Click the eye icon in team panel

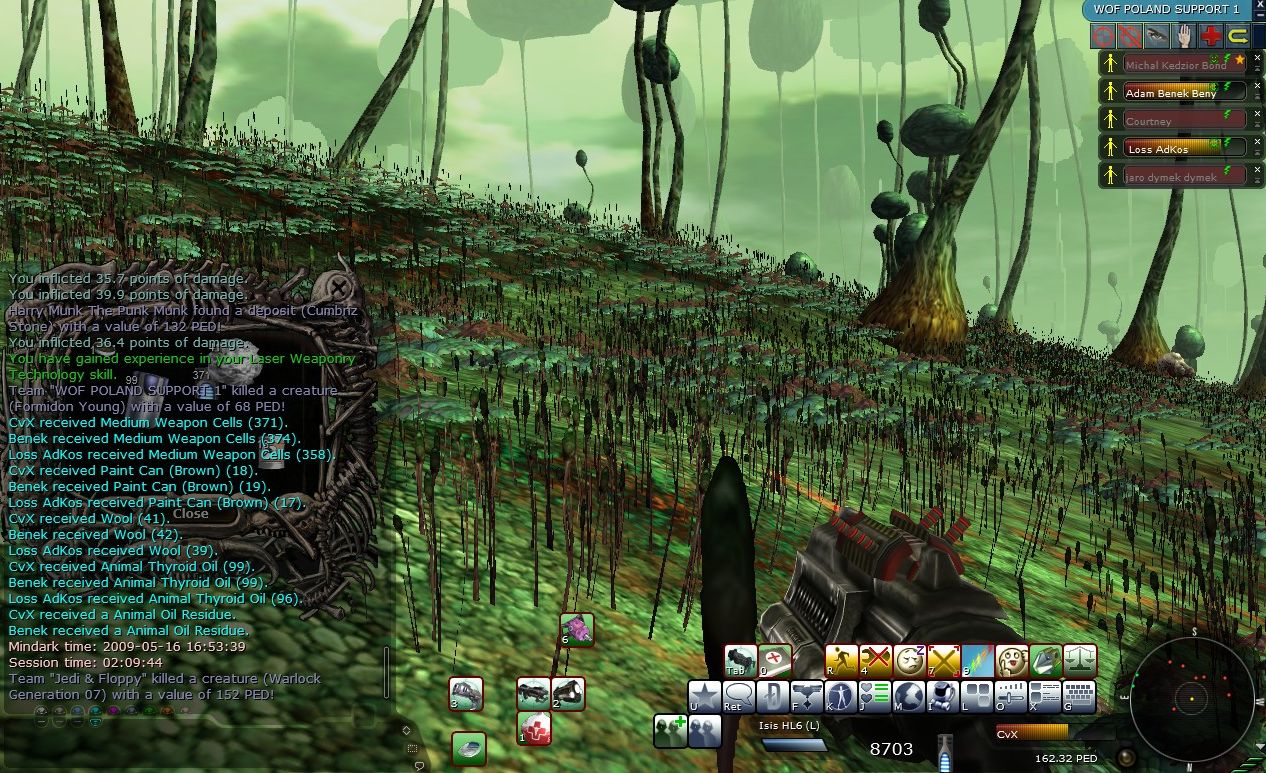click(x=1157, y=37)
